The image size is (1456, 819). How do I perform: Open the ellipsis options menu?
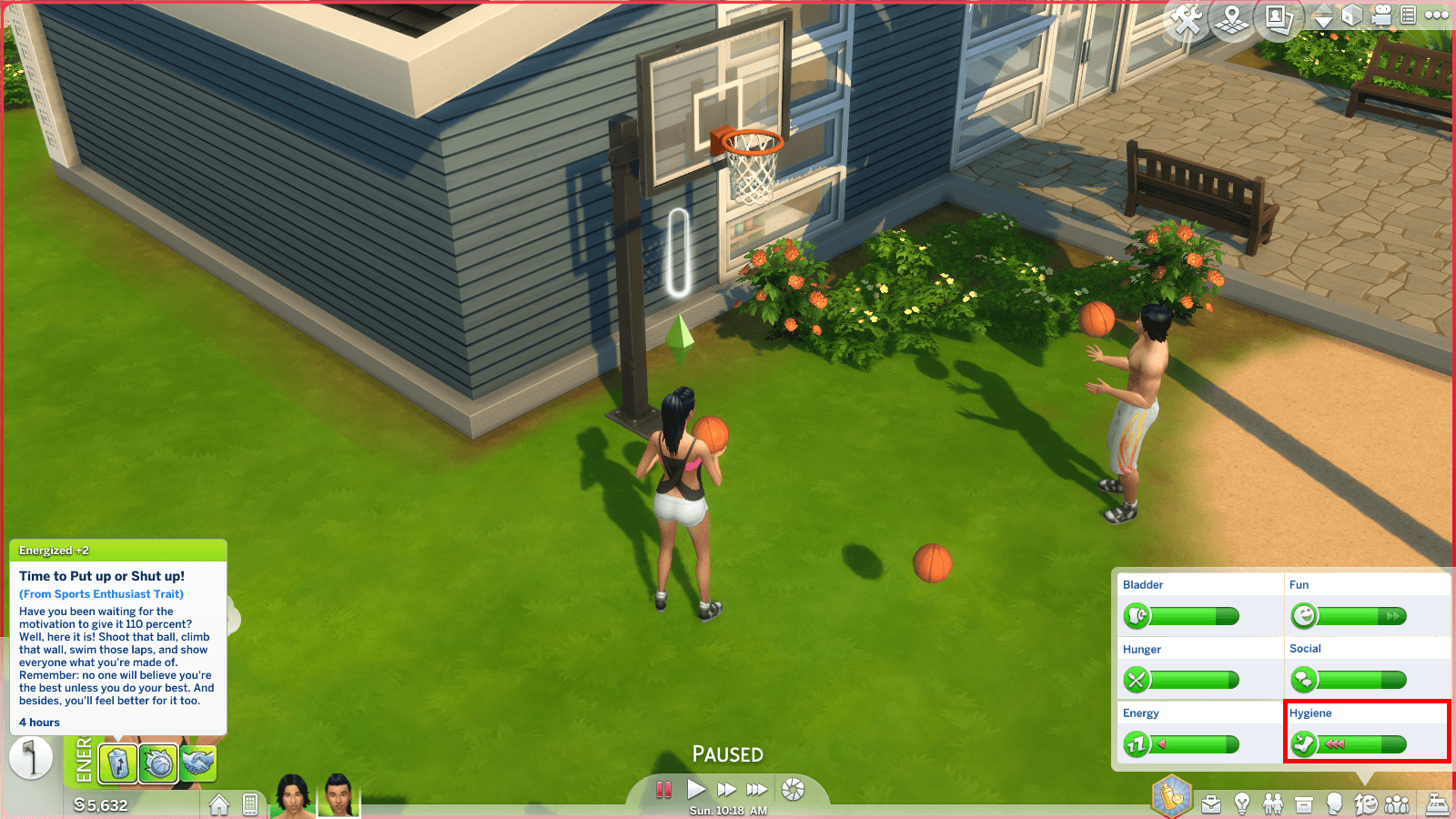pyautogui.click(x=1436, y=15)
